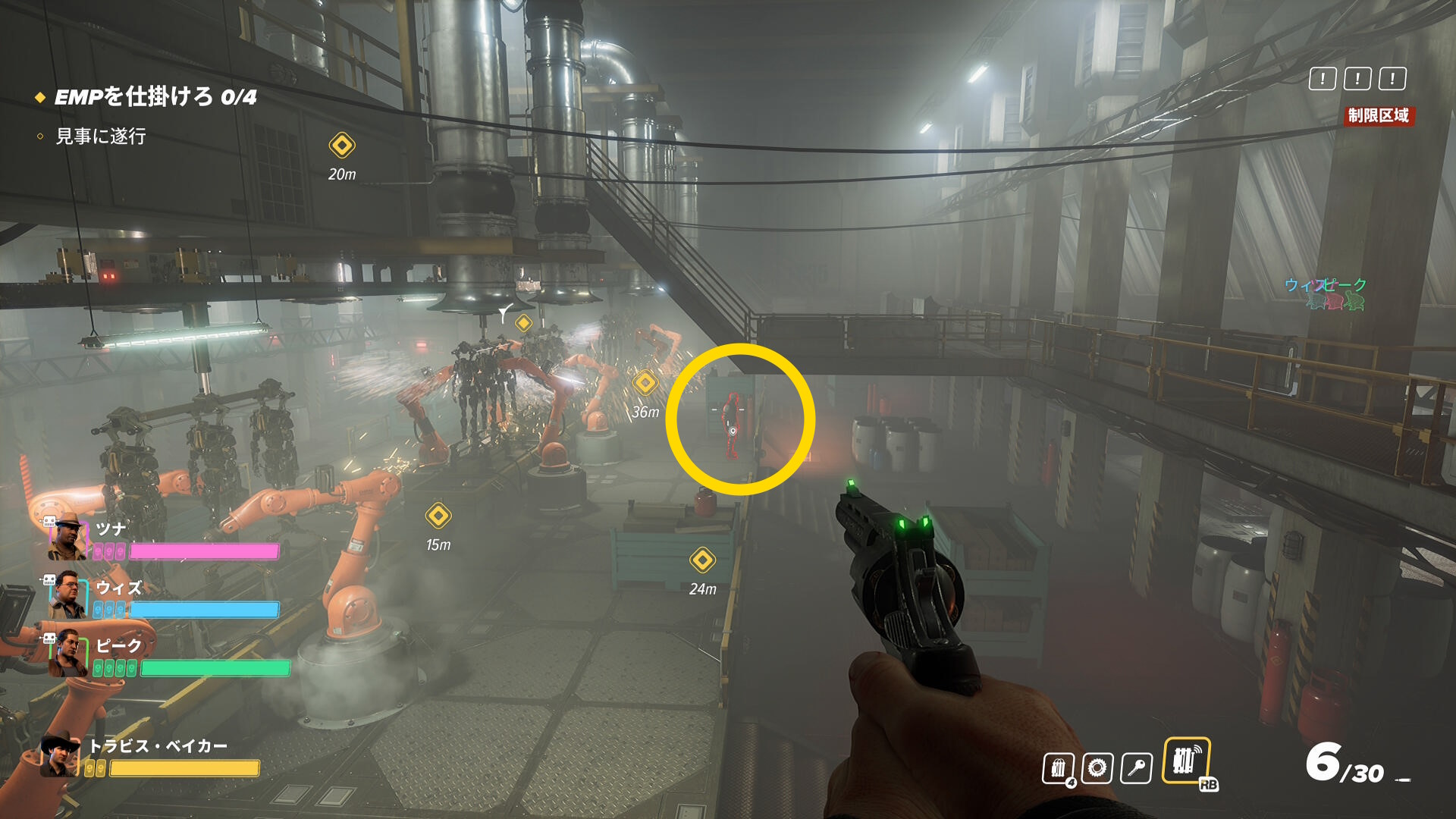This screenshot has height=819, width=1456.
Task: Click the EMPを仕掛けろ objective tracker
Action: [155, 97]
